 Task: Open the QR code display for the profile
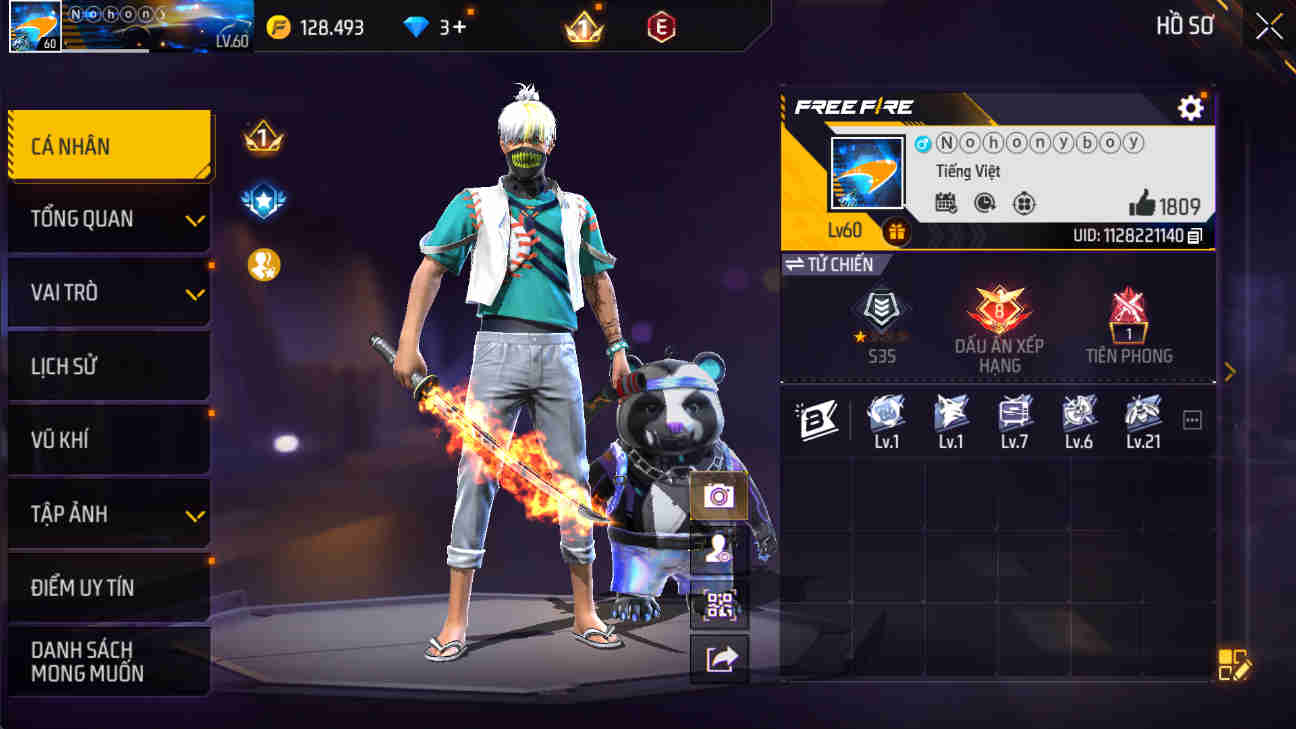tap(719, 604)
